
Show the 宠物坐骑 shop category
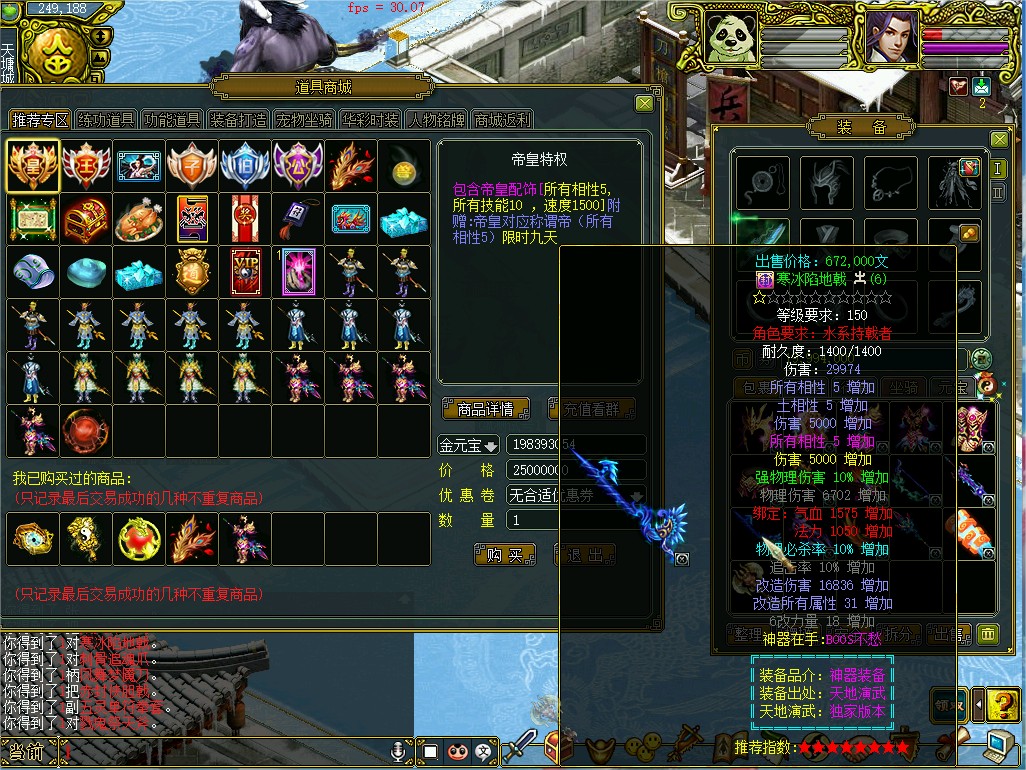click(304, 120)
